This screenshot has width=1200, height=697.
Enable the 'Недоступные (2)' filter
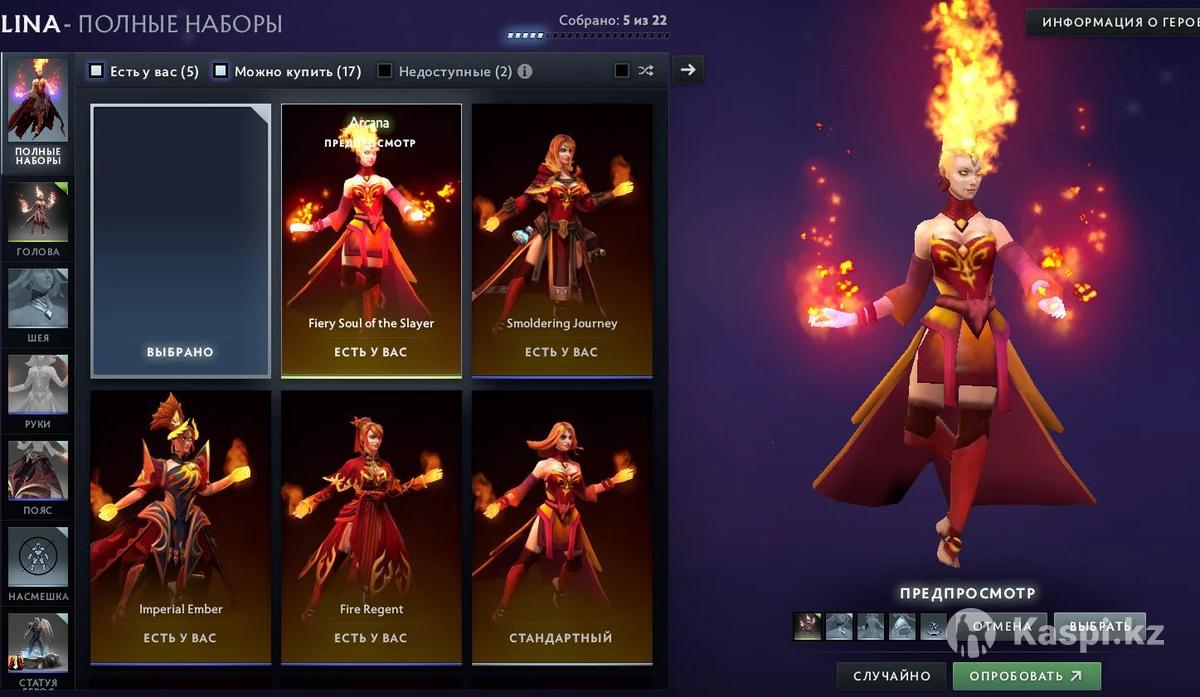385,71
